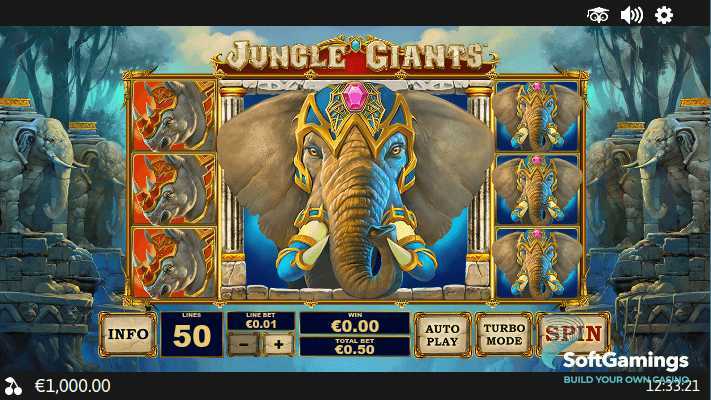Activate Auto Play

442,334
